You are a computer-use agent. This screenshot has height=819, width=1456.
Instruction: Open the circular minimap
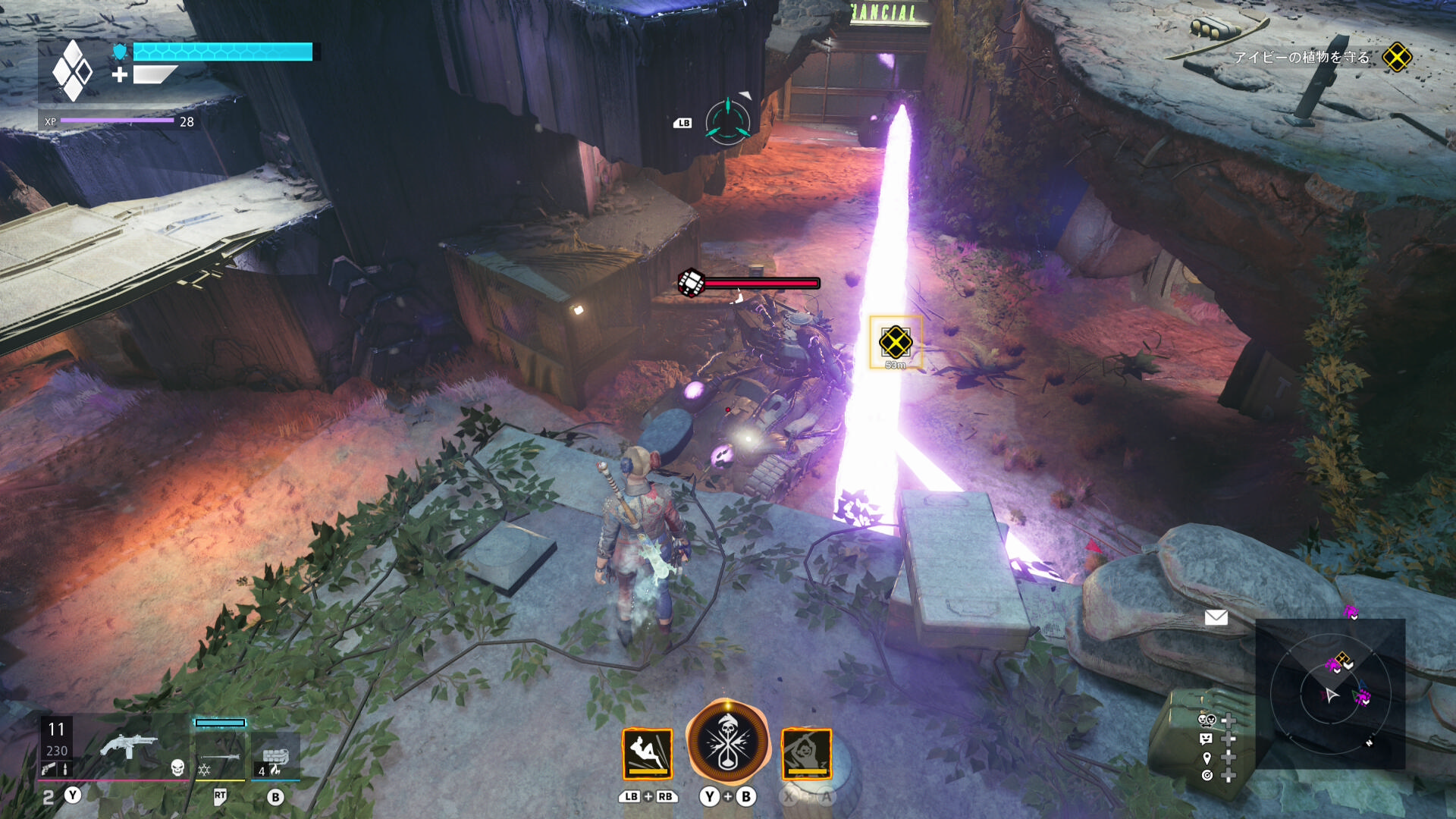(1330, 694)
